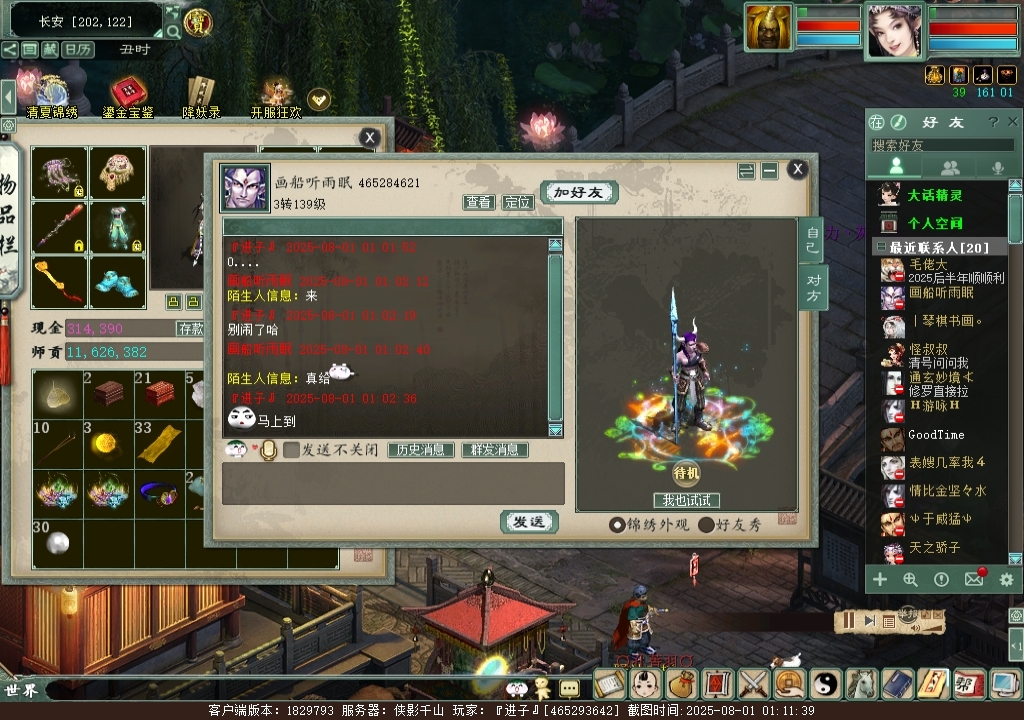Screen dimensions: 1024x720
Task: Close the private chat window
Action: coord(797,169)
